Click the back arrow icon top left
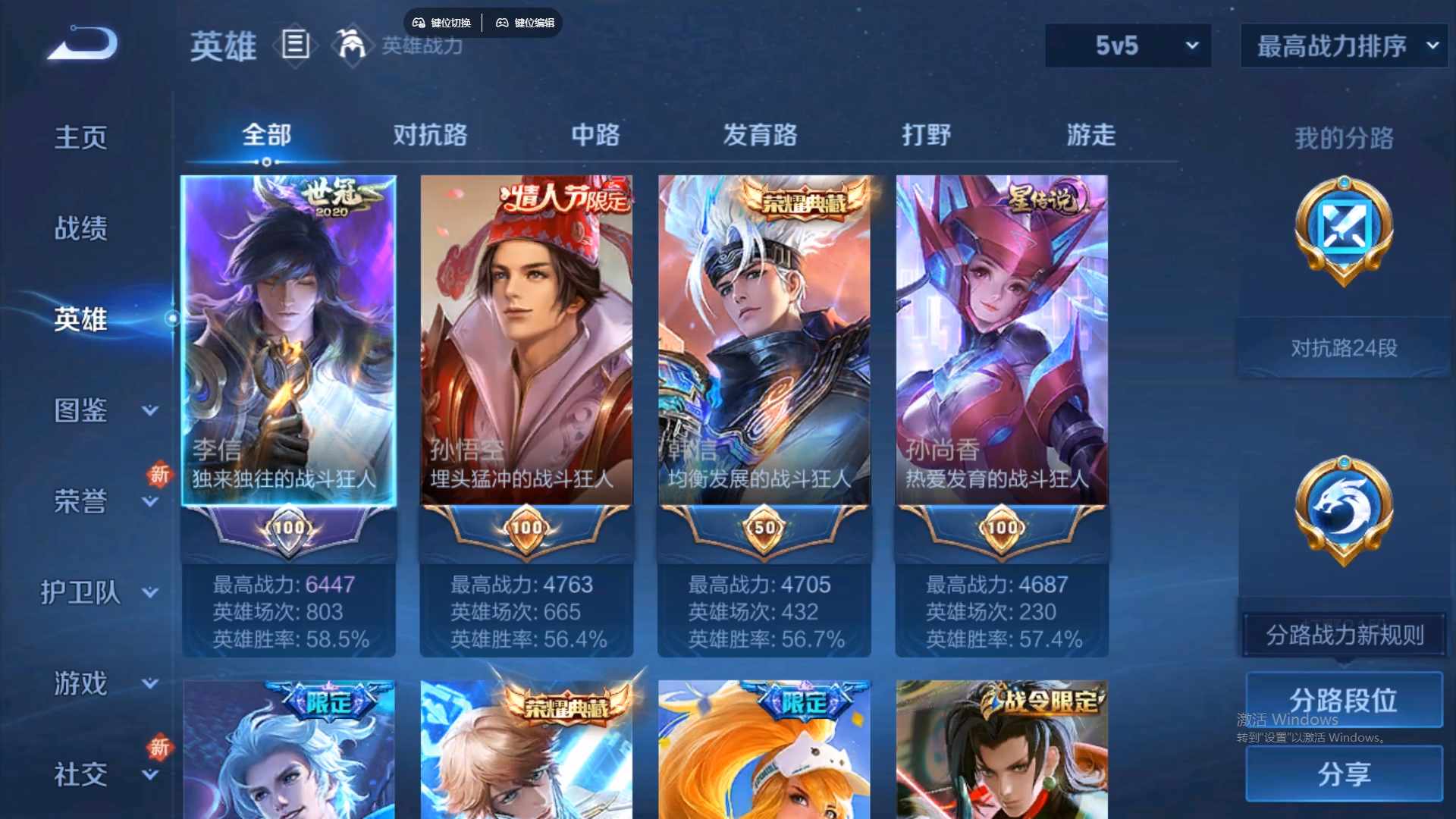 [x=81, y=43]
